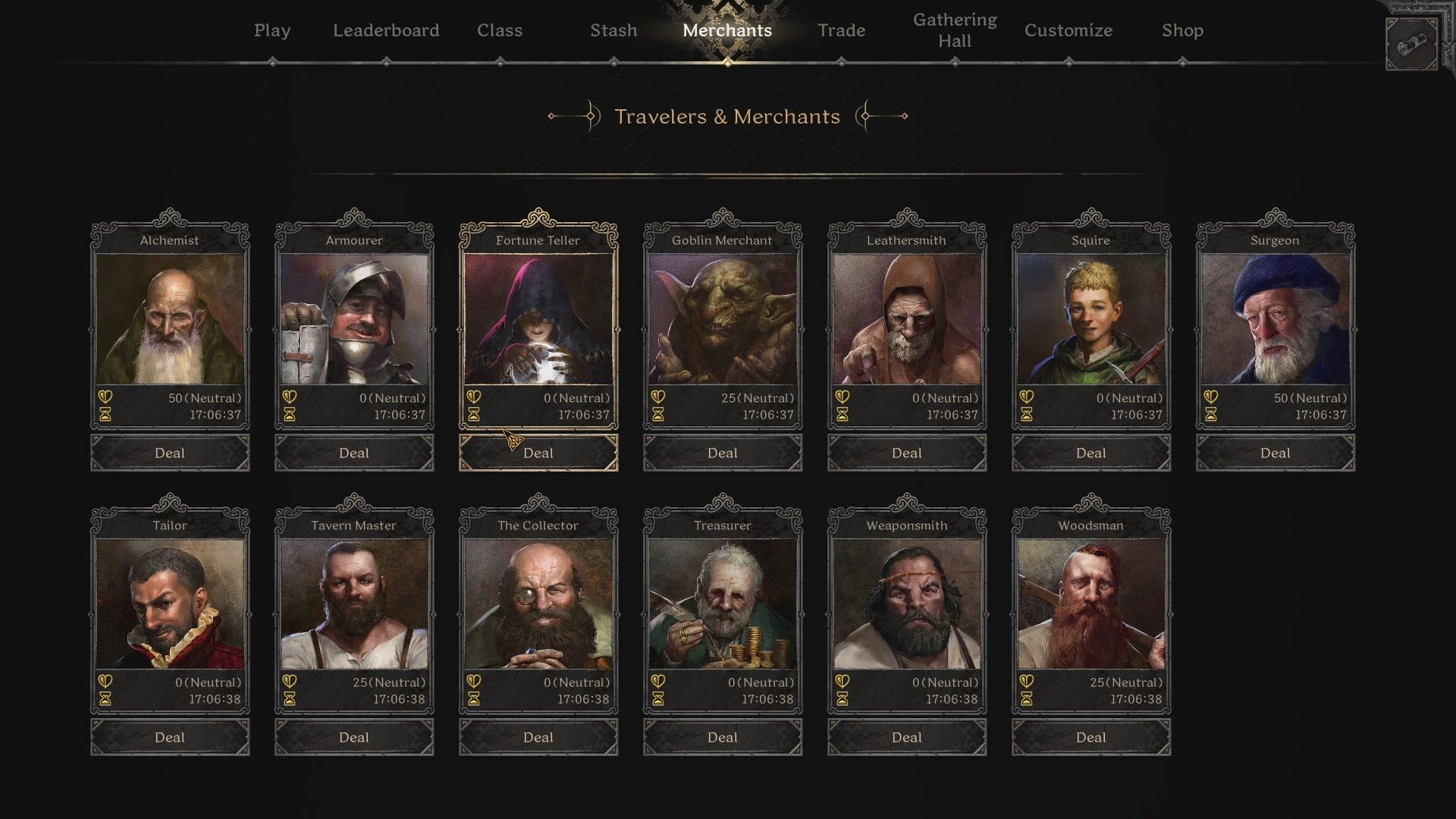Deal with The Collector
The height and width of the screenshot is (819, 1456).
(538, 737)
